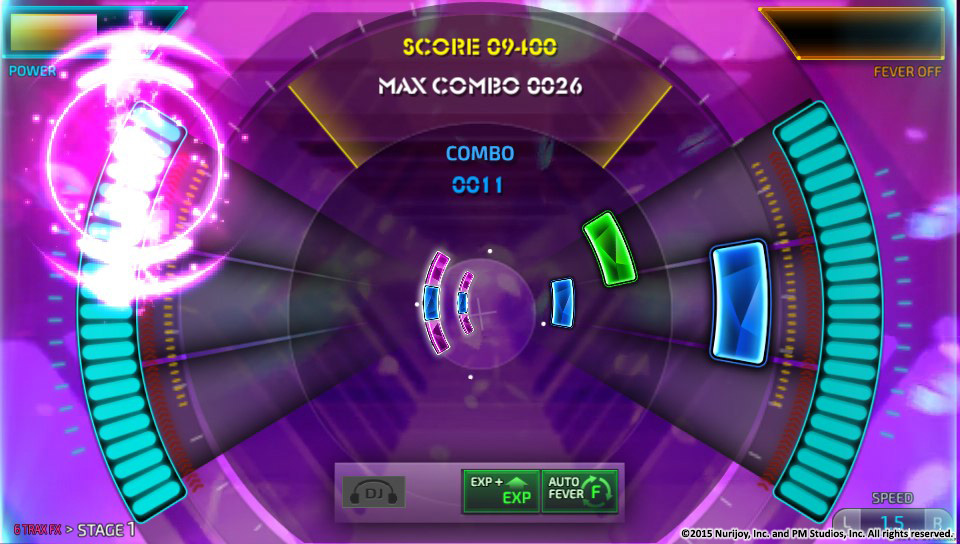The image size is (960, 544).
Task: Activate the EXP+ boost item
Action: pos(500,490)
